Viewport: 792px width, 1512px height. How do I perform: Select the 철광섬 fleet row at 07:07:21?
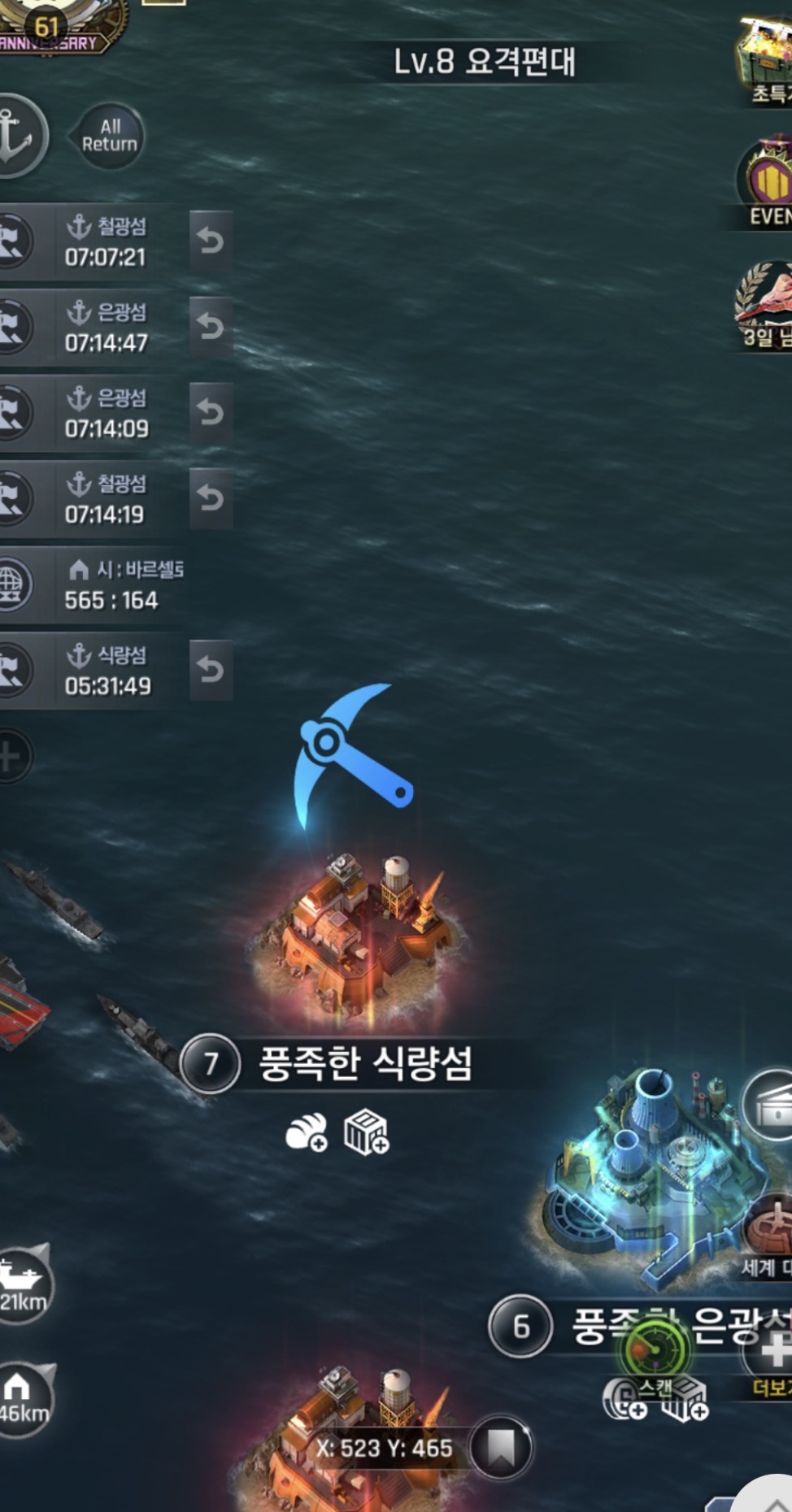click(x=98, y=241)
